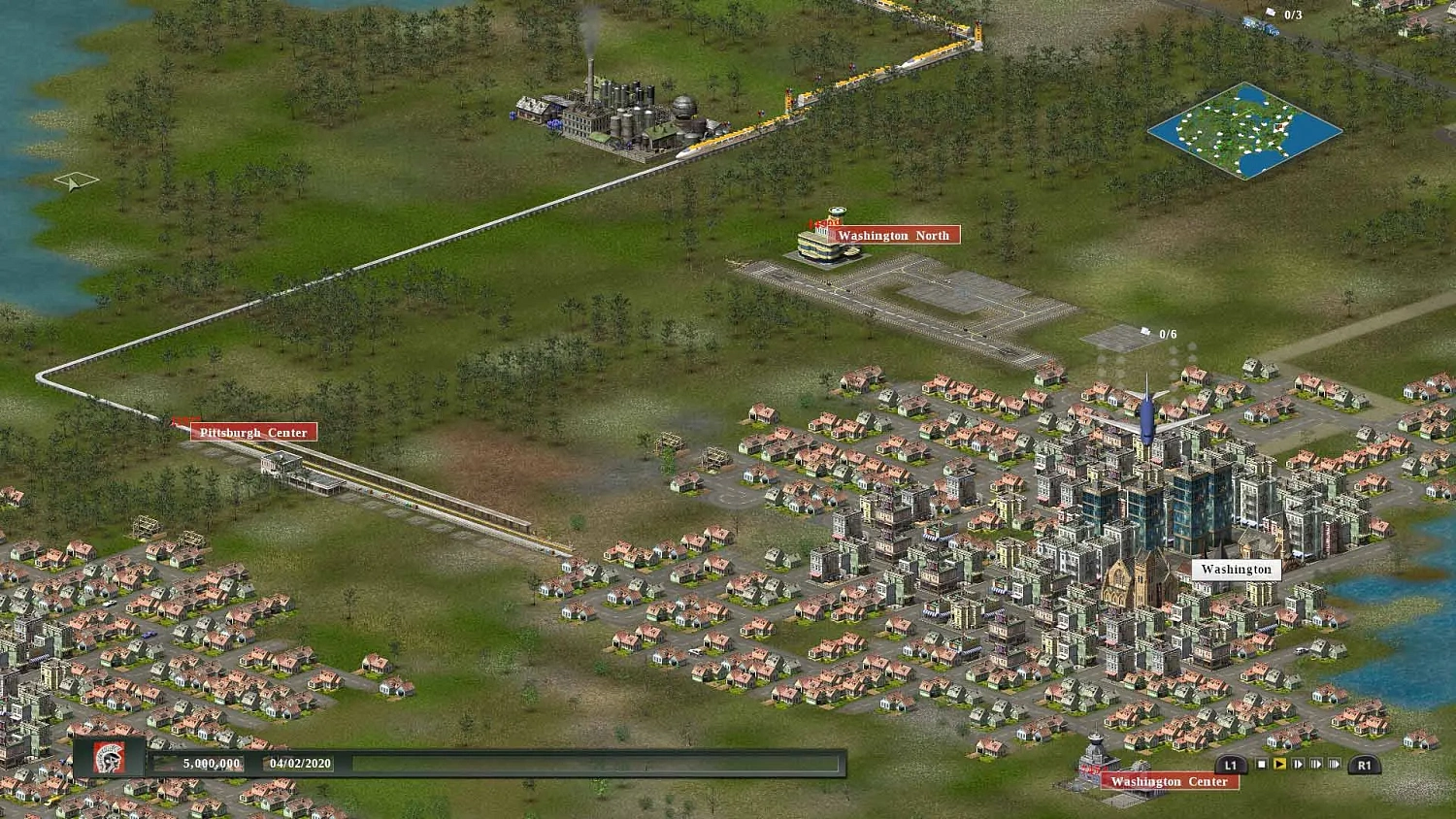Toggle play mode with the yellow arrow
The height and width of the screenshot is (819, 1456).
click(x=1278, y=764)
